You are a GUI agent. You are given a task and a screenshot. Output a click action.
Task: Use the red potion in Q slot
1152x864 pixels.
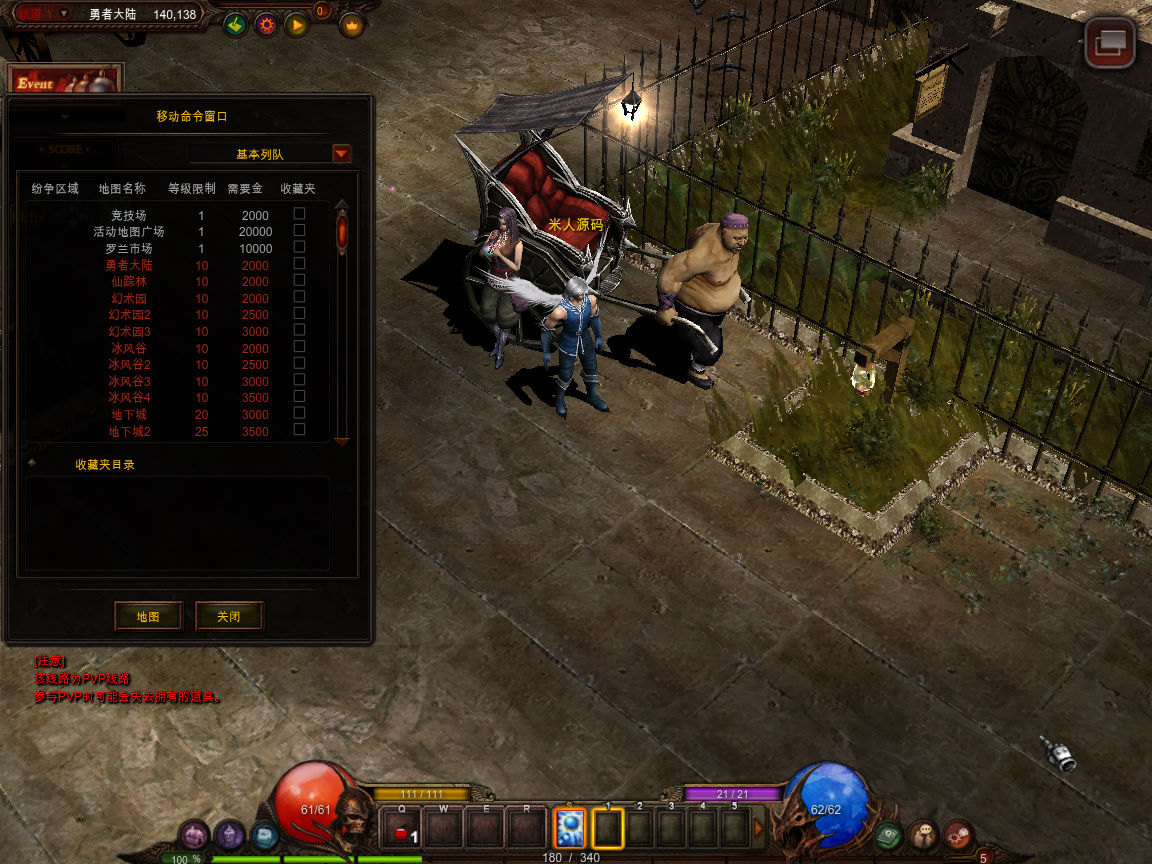(403, 830)
